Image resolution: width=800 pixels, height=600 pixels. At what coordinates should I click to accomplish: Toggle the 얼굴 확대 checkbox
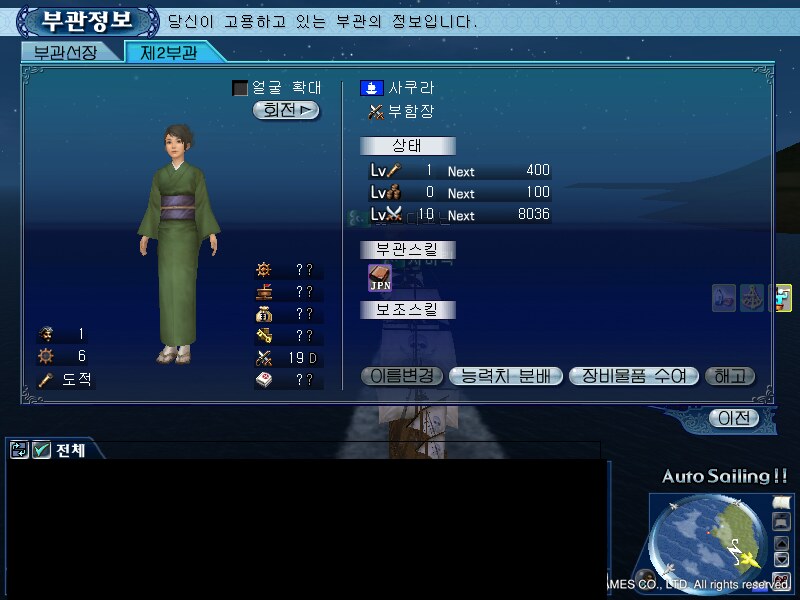coord(240,88)
